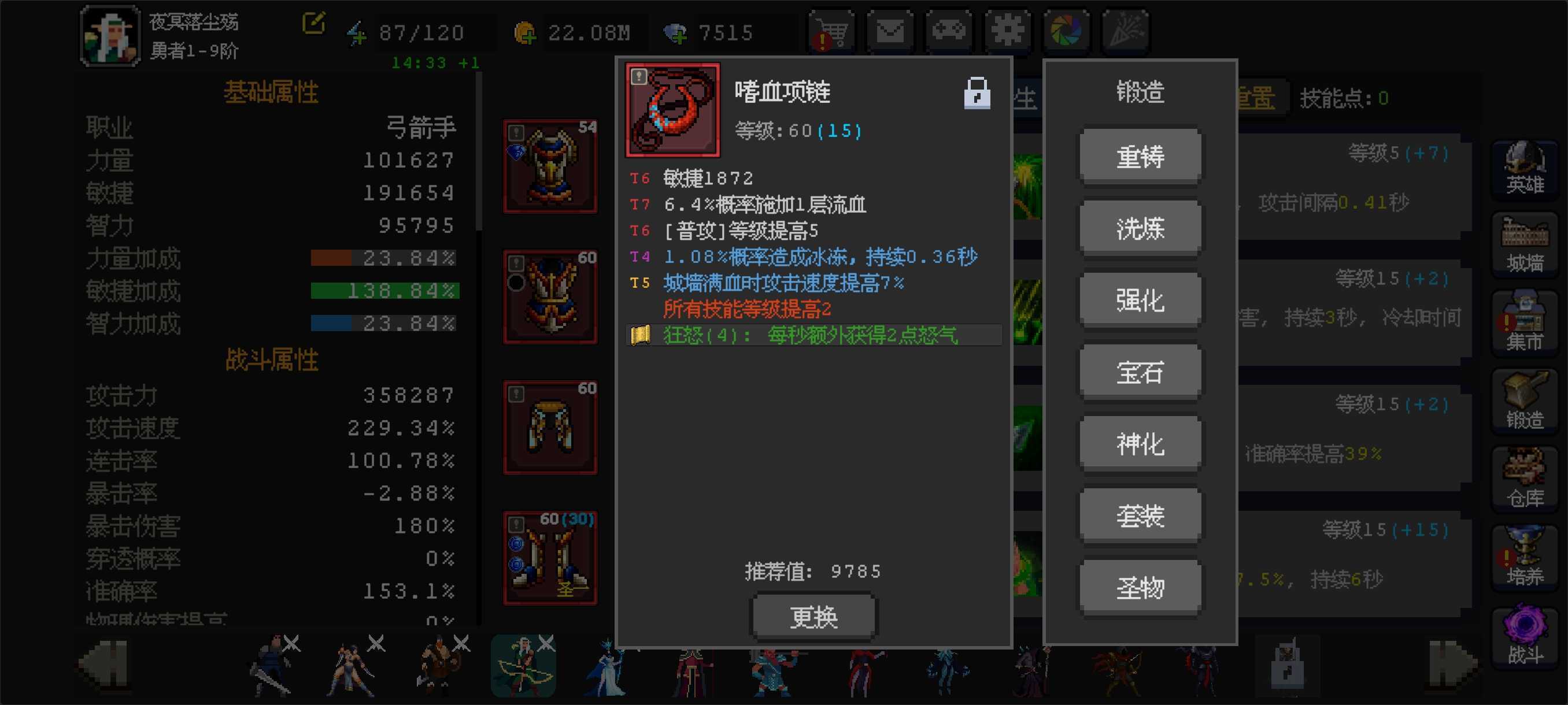Toggle the lock on 嗜血项链 necklace

pos(978,92)
